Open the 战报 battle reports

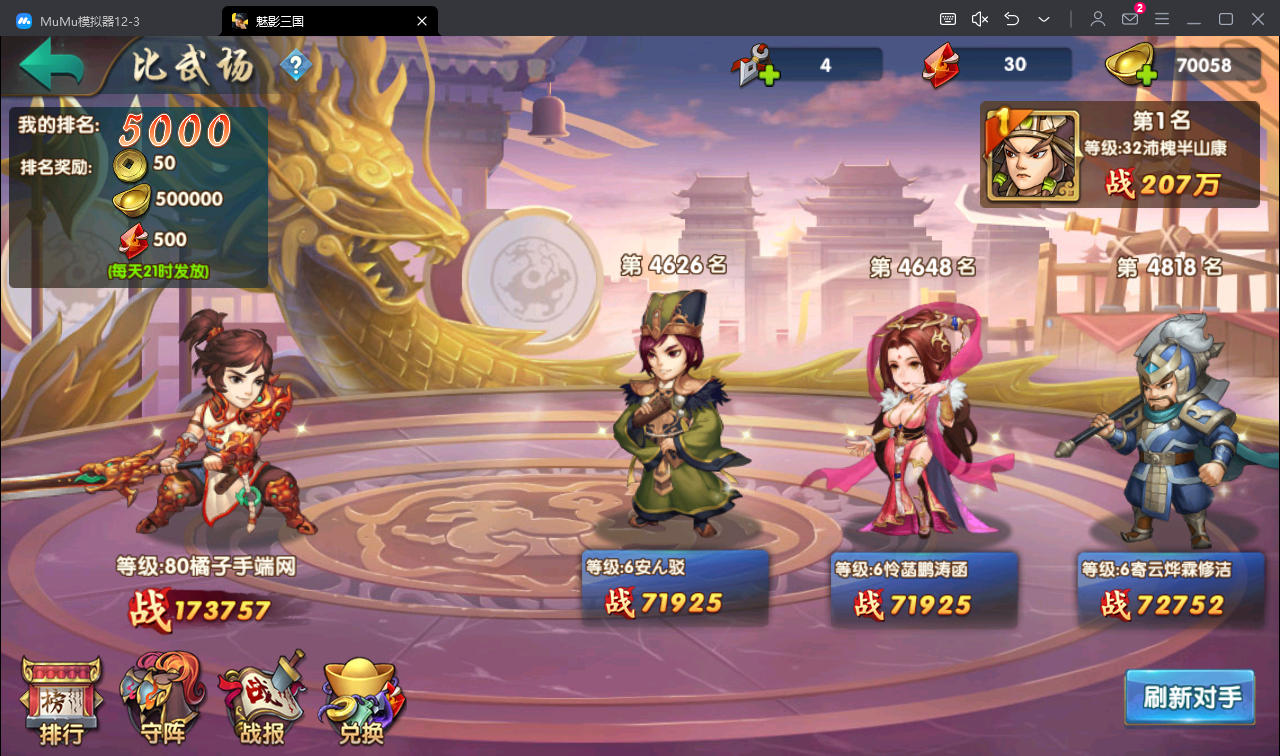click(261, 702)
